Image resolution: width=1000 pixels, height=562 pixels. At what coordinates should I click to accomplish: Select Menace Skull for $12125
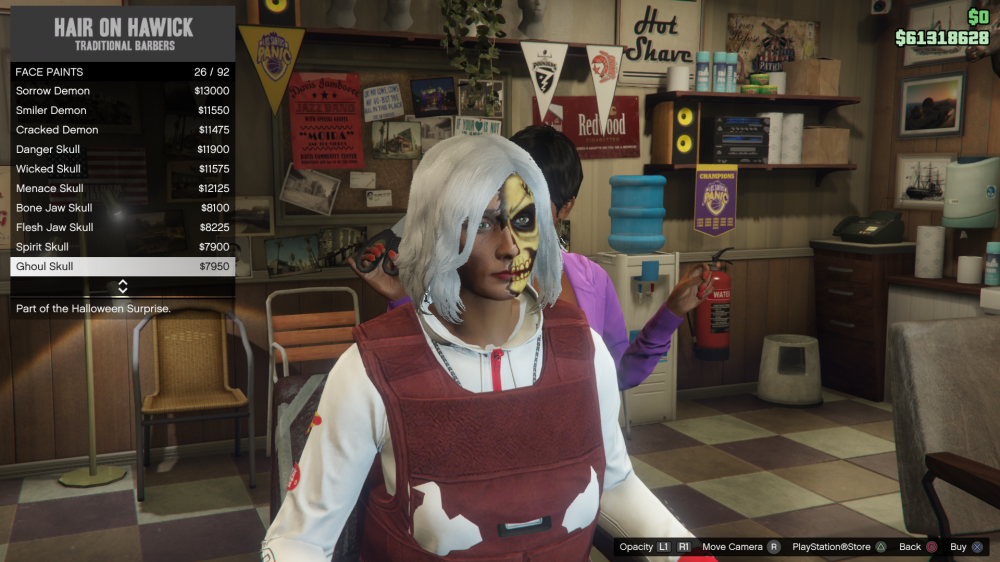click(122, 188)
